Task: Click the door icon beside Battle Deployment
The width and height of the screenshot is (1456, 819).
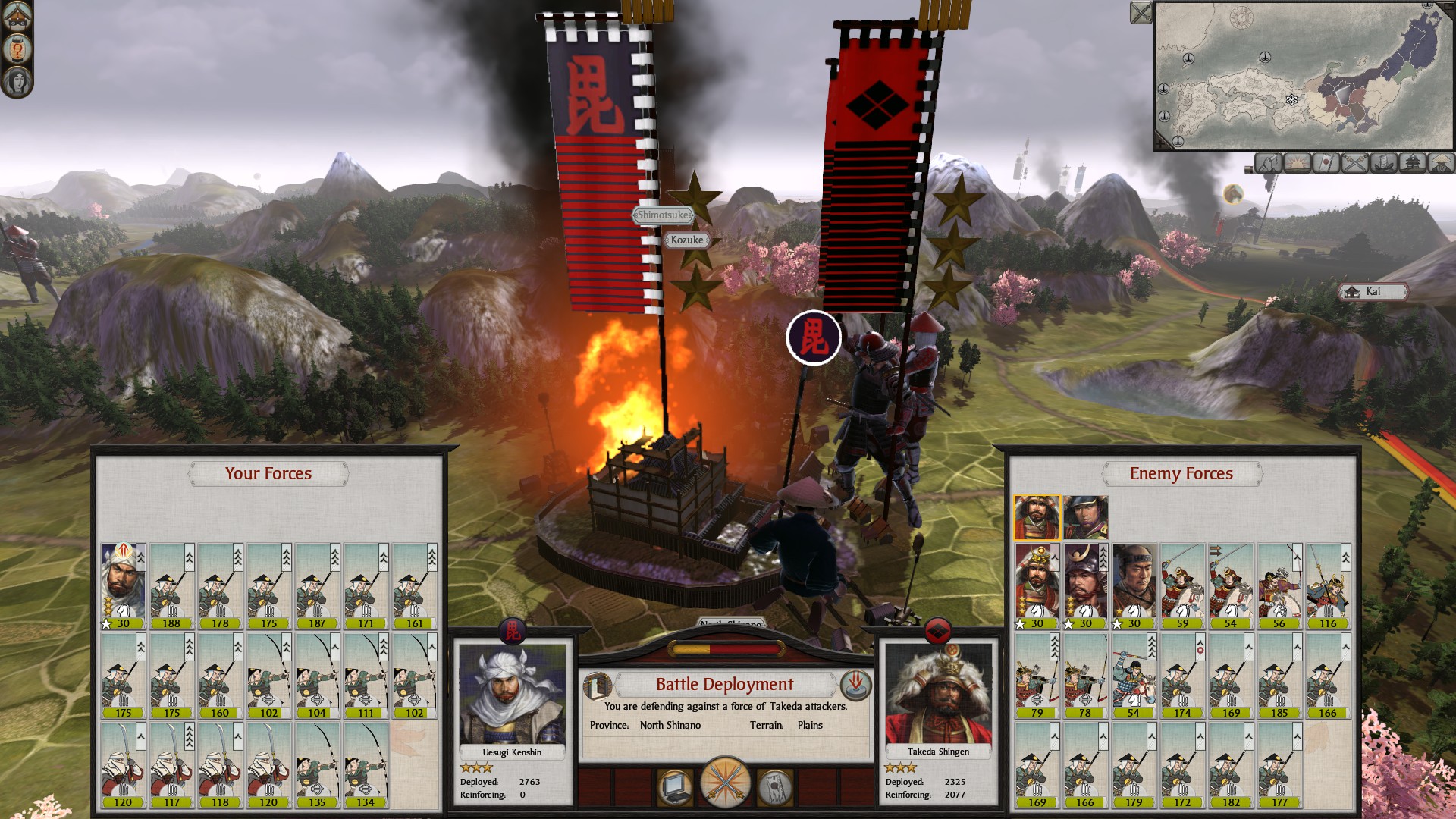Action: point(597,686)
